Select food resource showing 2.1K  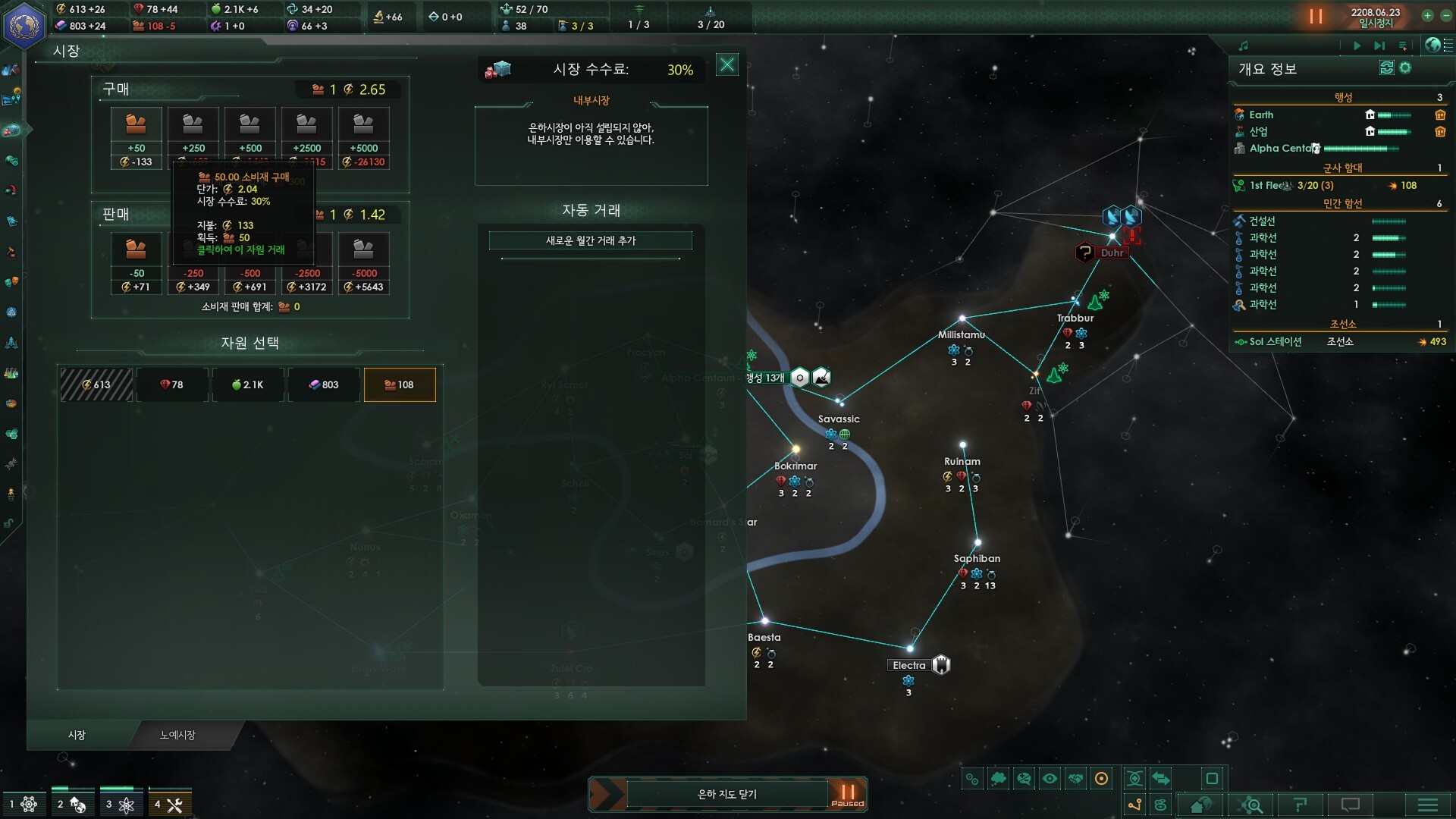coord(248,384)
